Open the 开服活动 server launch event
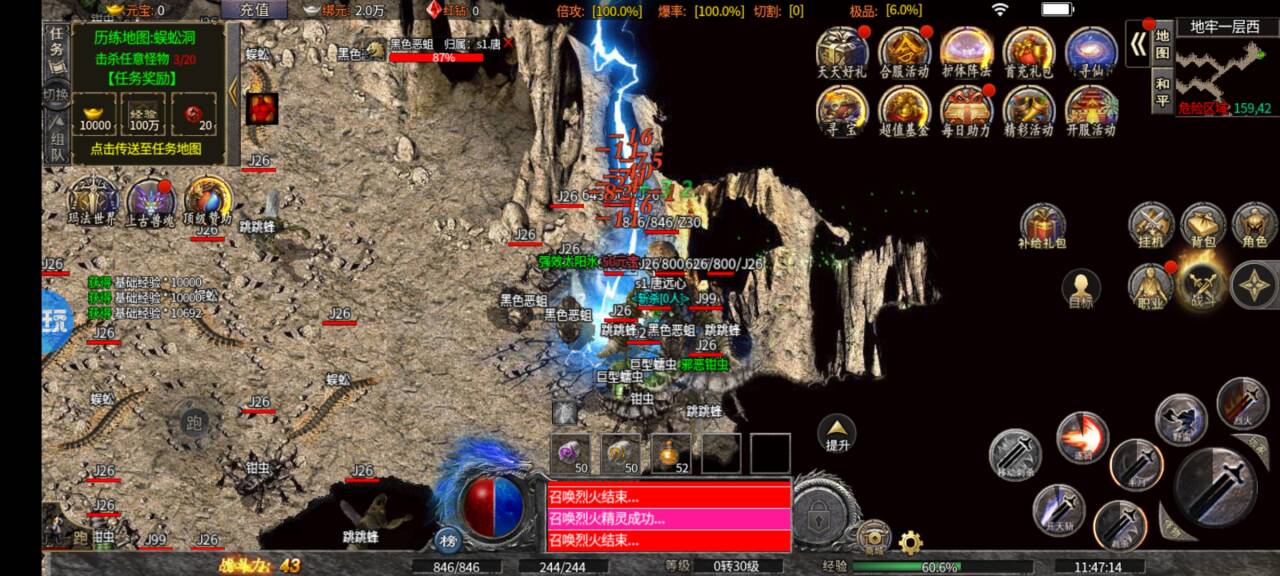This screenshot has width=1280, height=576. coord(1091,111)
